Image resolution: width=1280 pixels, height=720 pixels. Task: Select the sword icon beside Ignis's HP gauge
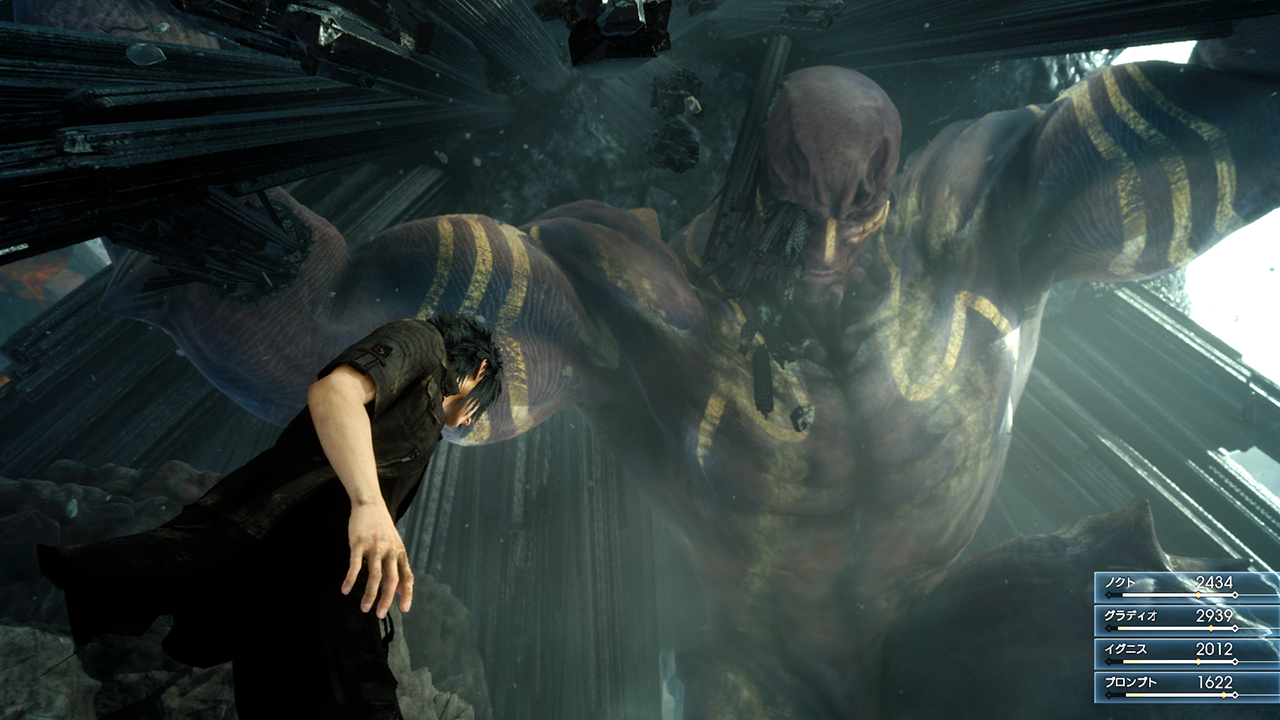pos(1108,661)
